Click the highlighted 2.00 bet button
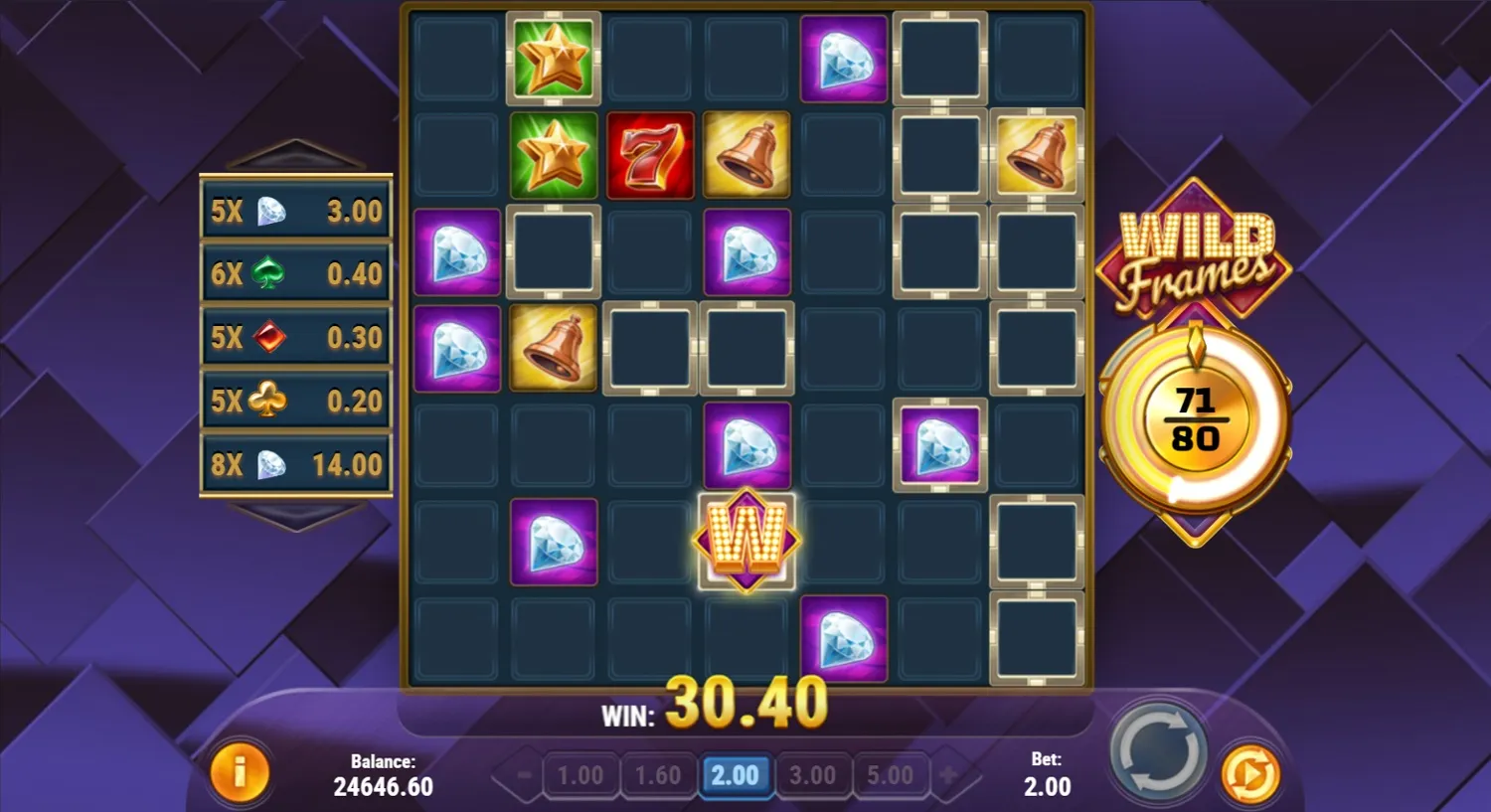 click(x=737, y=774)
